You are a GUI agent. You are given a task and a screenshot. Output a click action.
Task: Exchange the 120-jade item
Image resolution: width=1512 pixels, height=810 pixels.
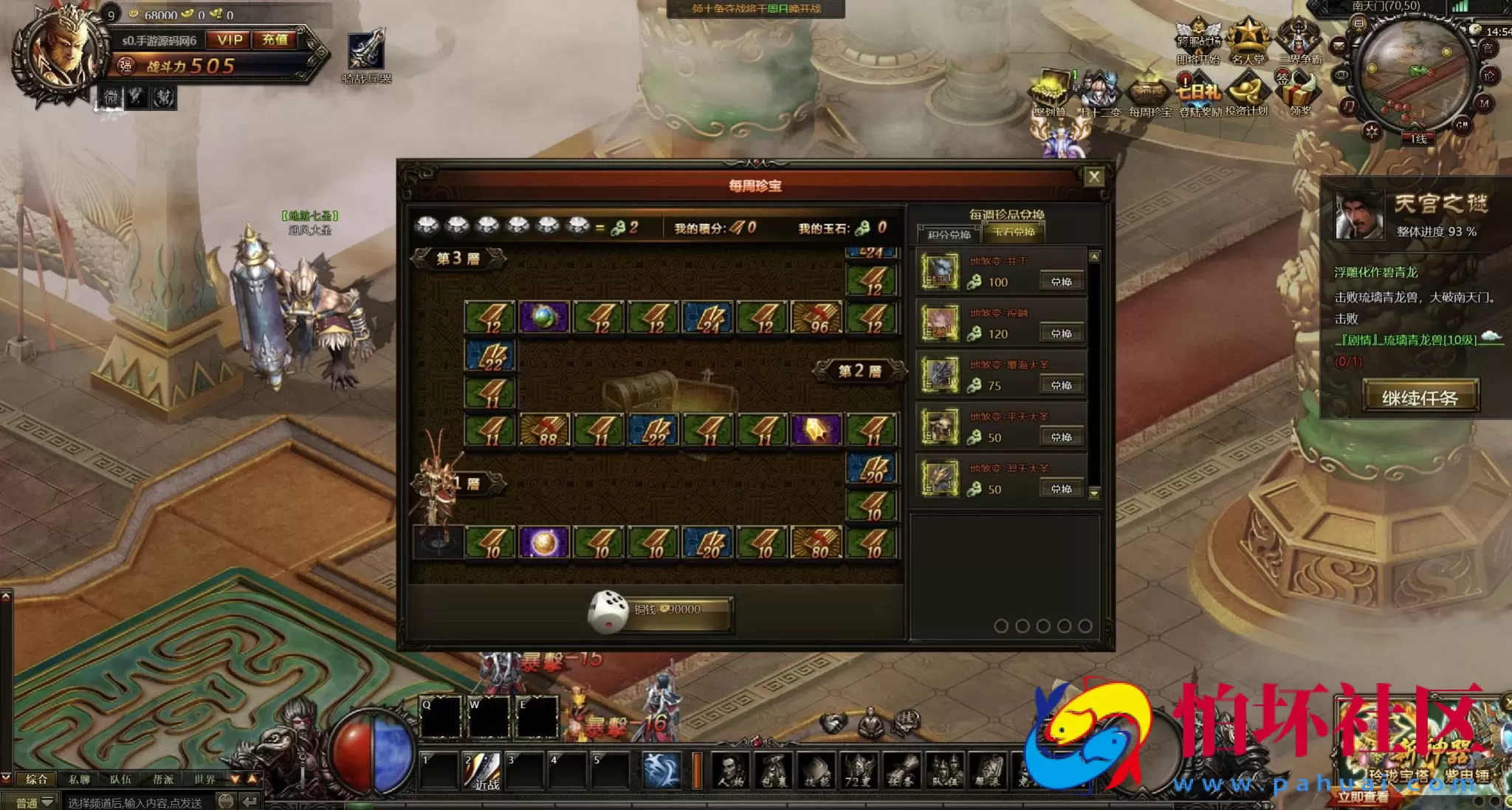1061,333
